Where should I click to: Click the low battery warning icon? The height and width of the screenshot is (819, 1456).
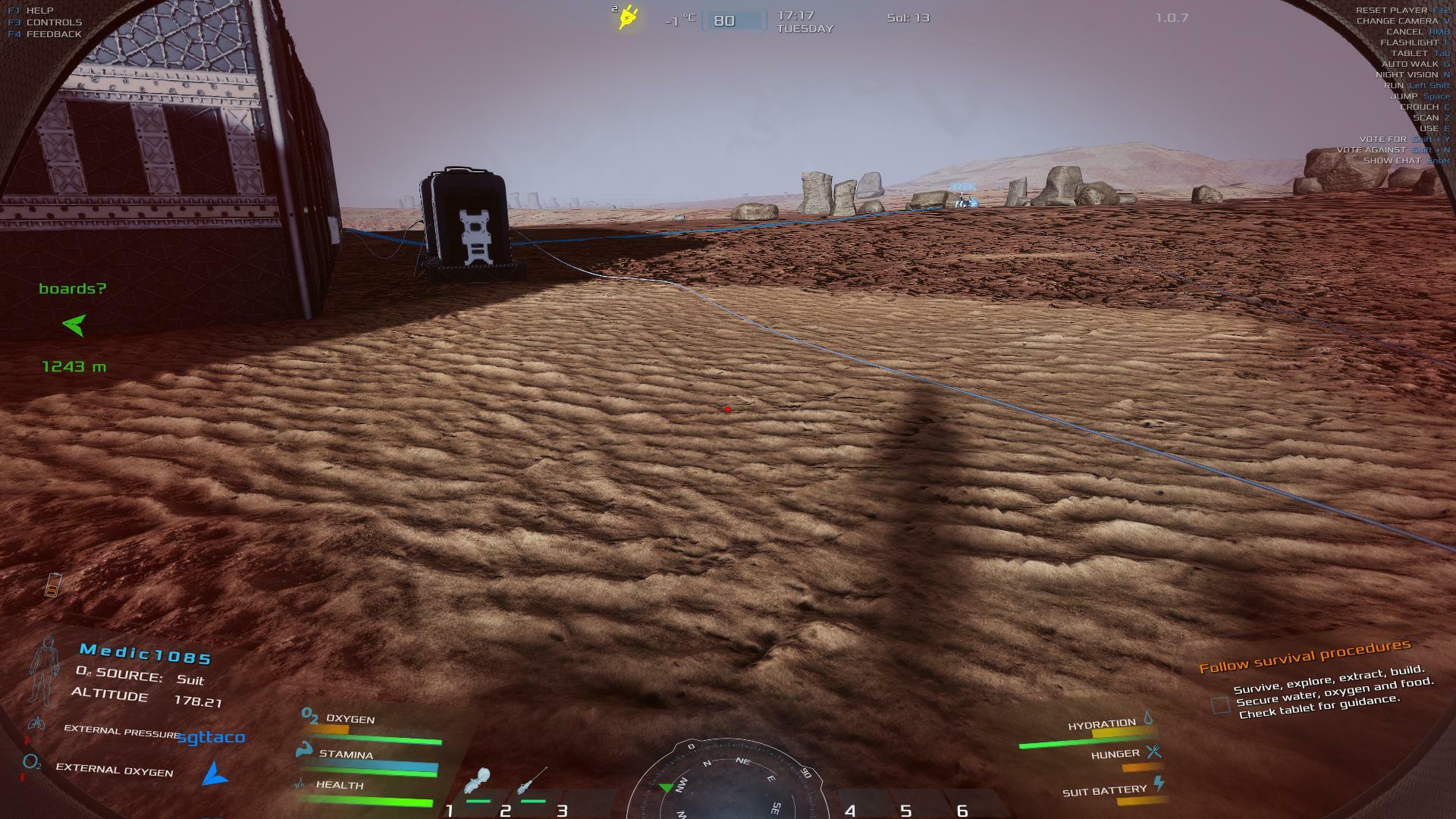point(52,585)
